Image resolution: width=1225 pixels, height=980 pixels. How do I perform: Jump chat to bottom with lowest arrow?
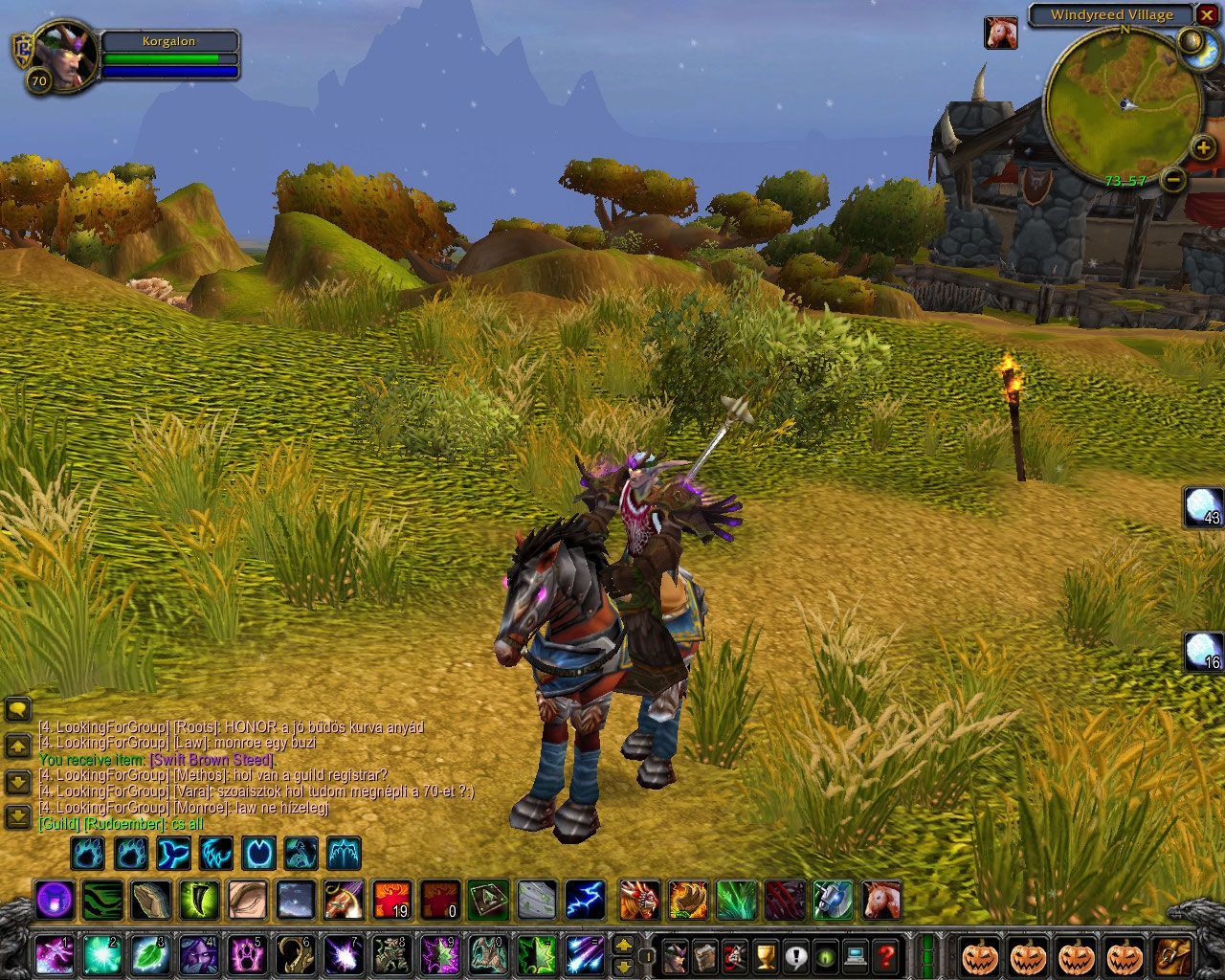pos(18,816)
